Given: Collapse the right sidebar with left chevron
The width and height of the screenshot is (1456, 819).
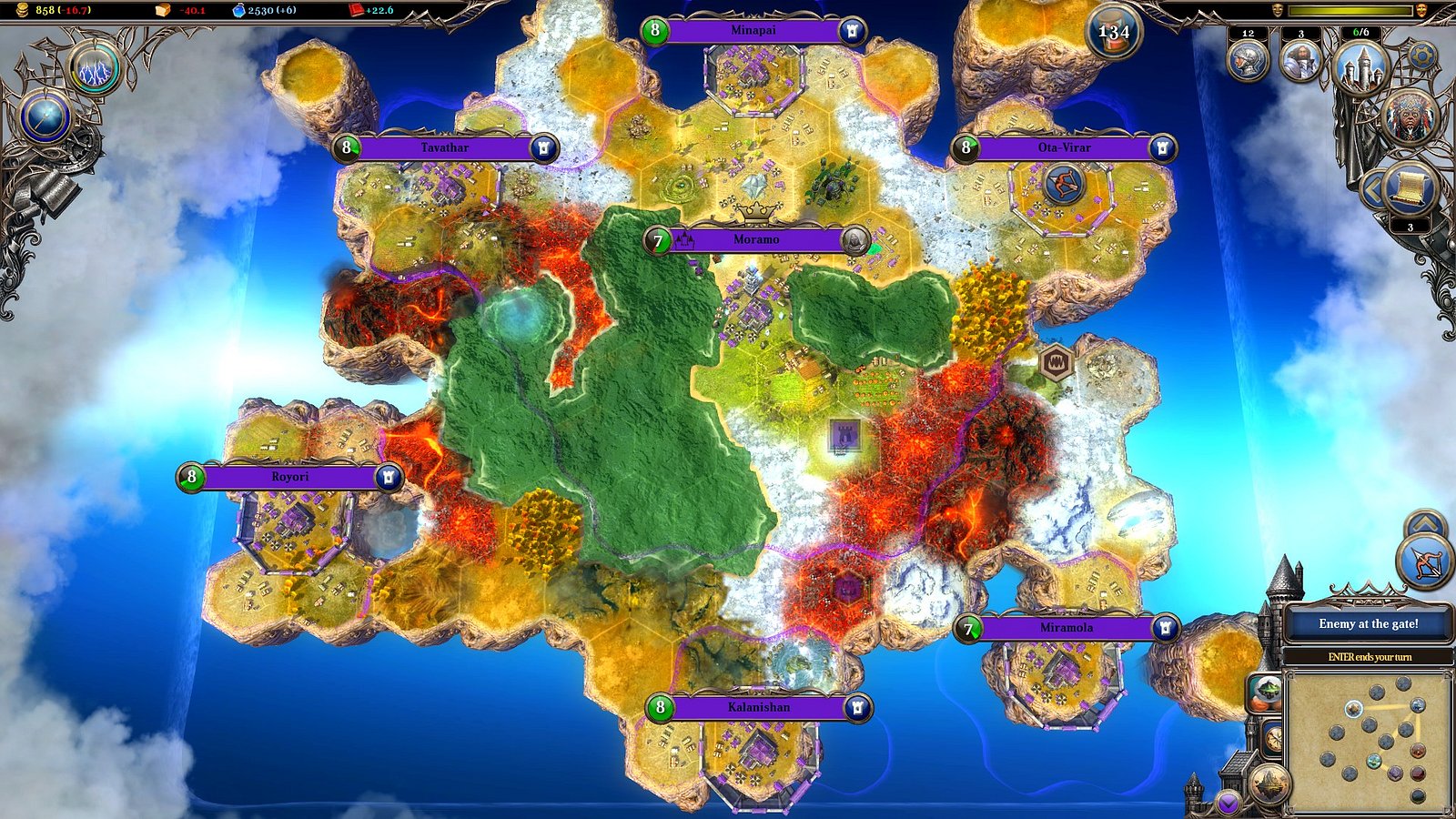Looking at the screenshot, I should coord(1372,189).
